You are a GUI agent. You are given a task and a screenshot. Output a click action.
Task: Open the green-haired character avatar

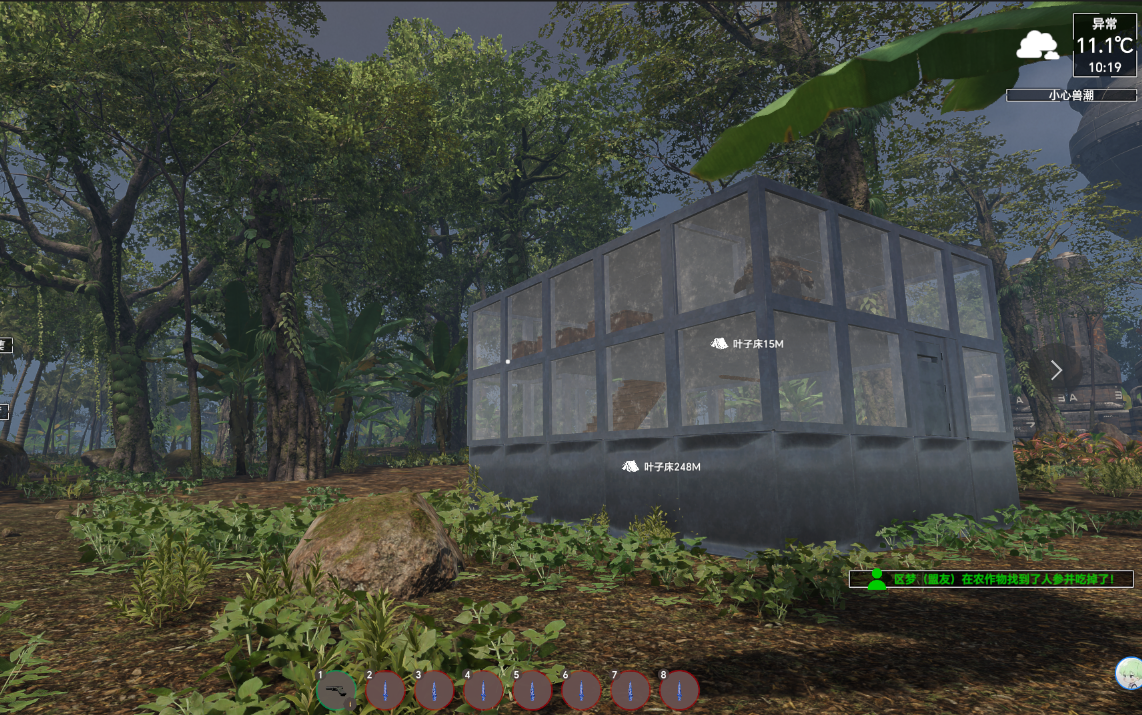tap(1130, 673)
